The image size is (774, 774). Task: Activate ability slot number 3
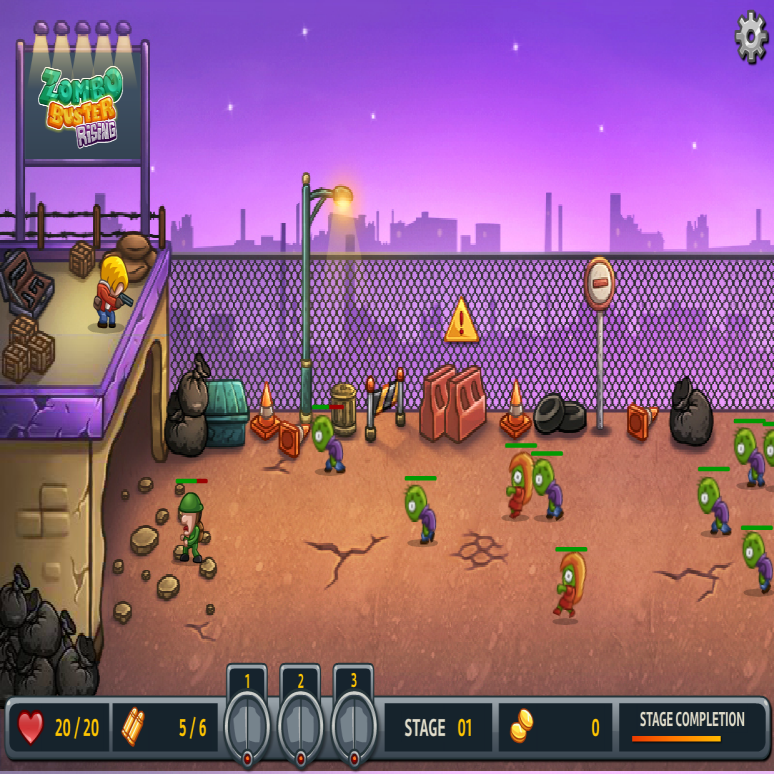pyautogui.click(x=353, y=721)
